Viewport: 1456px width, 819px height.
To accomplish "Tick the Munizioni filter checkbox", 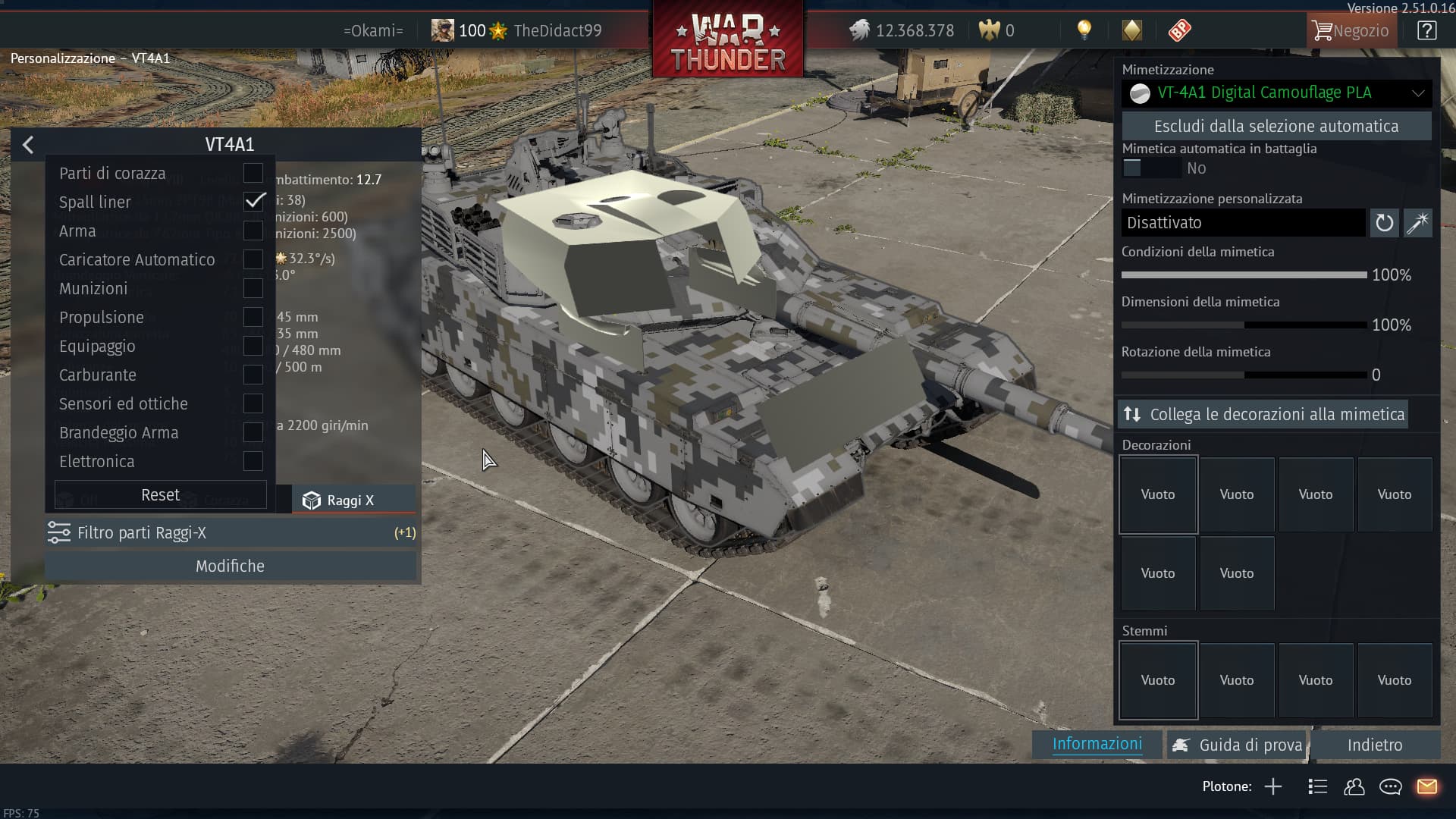I will (253, 288).
